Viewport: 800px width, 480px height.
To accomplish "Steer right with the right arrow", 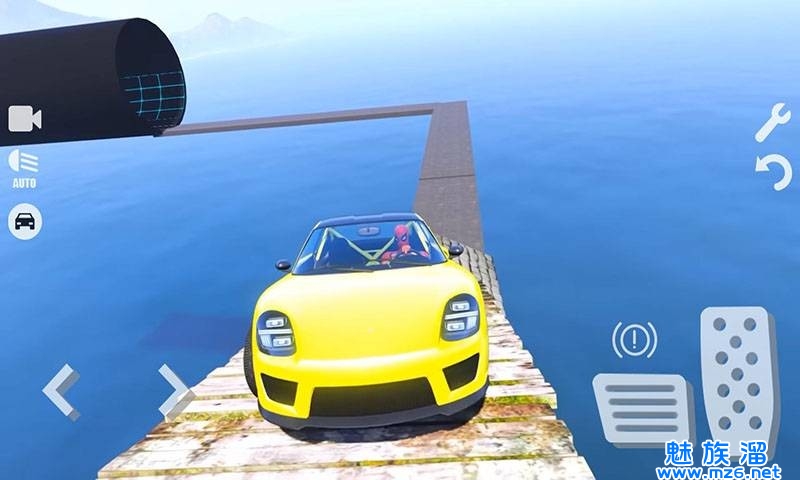I will tap(175, 390).
